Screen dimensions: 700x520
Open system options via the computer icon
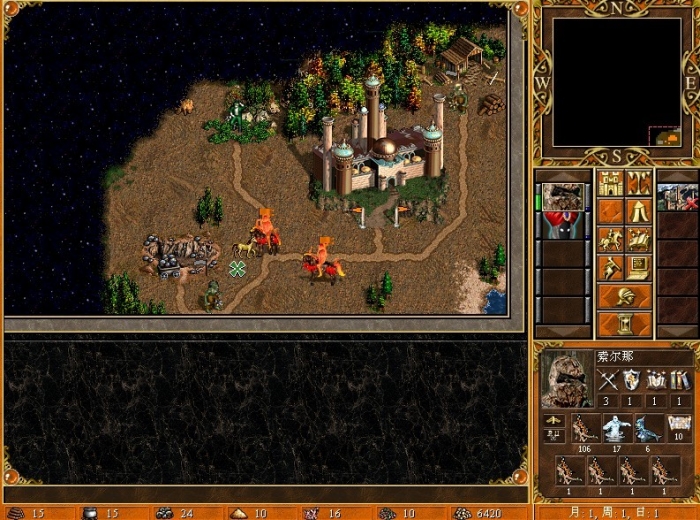[639, 268]
